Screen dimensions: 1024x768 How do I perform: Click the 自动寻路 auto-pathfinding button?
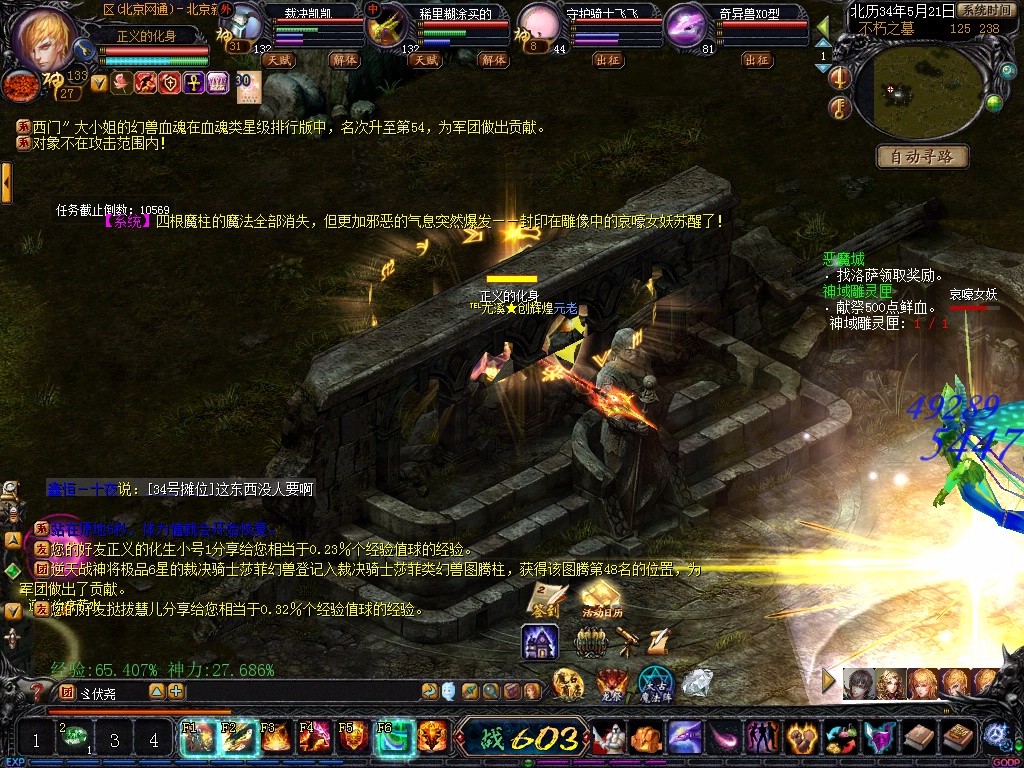[922, 156]
